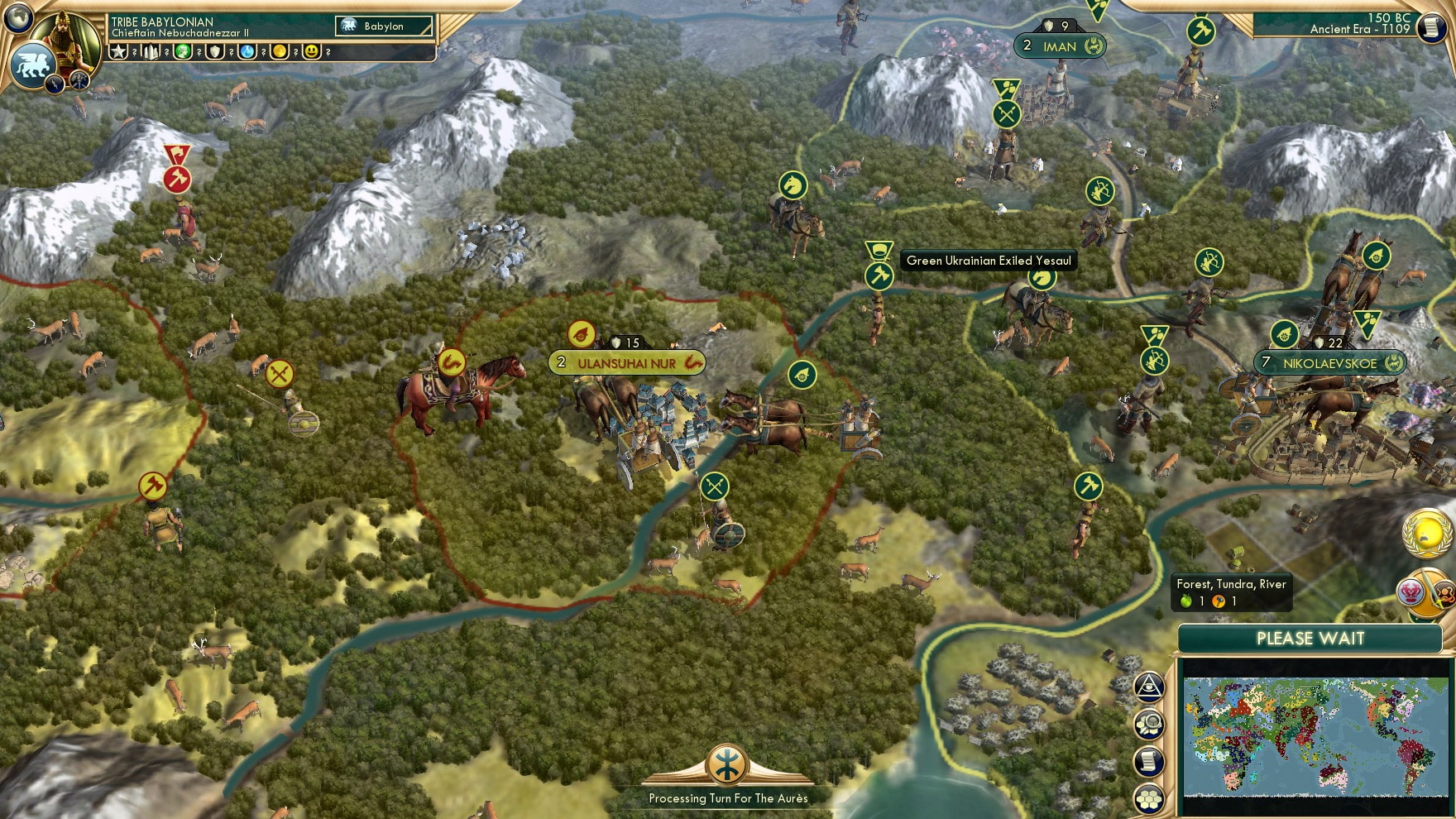This screenshot has height=819, width=1456.
Task: Click the Green Ukrainian Exiled Yesaul tooltip
Action: [x=988, y=260]
